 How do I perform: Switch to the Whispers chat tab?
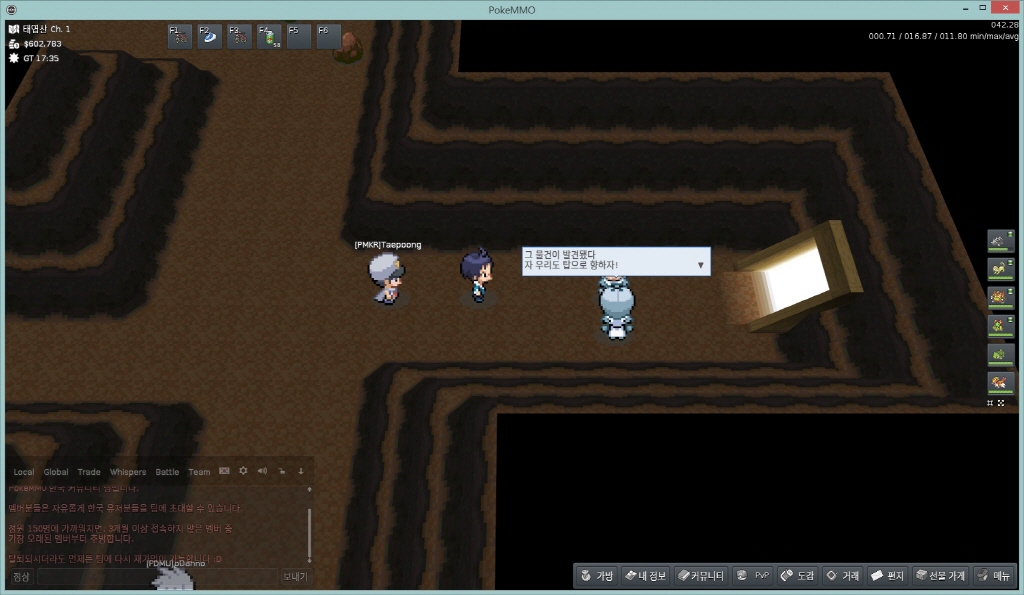tap(127, 472)
